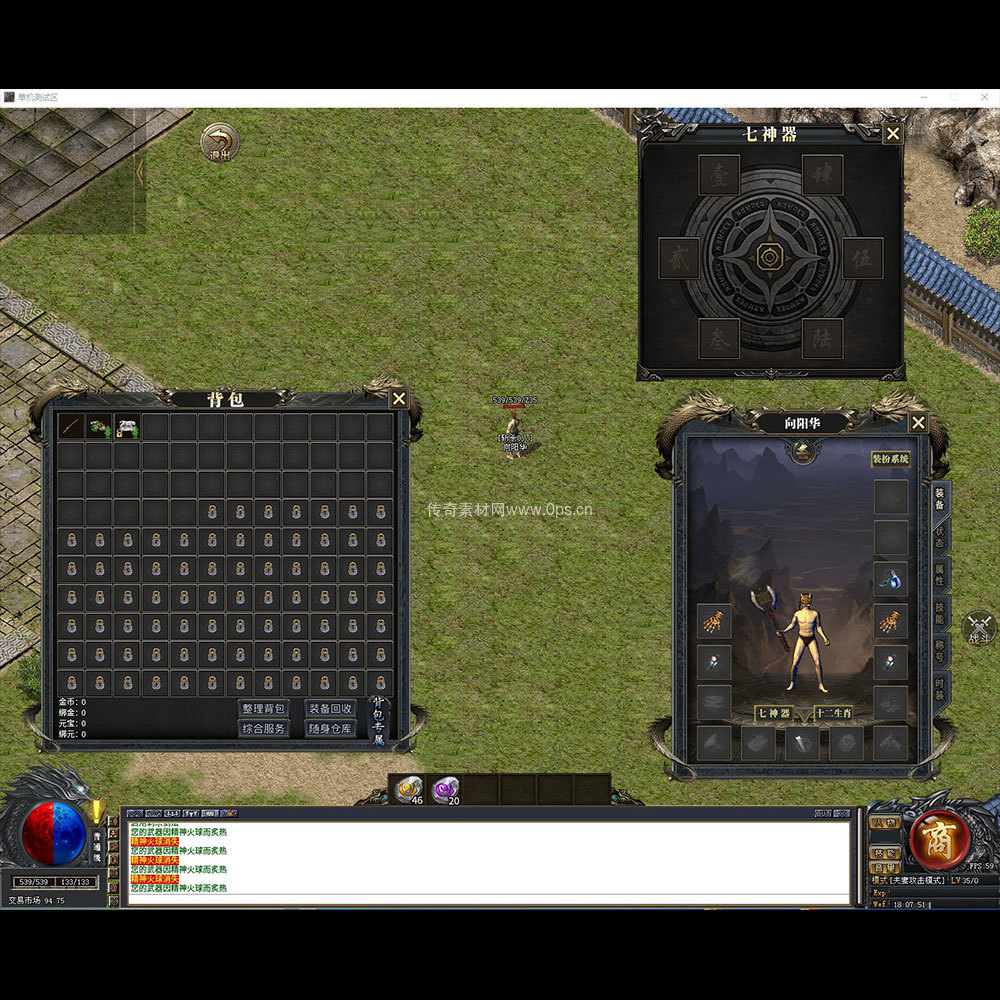Close the 七神器 panel

[893, 134]
